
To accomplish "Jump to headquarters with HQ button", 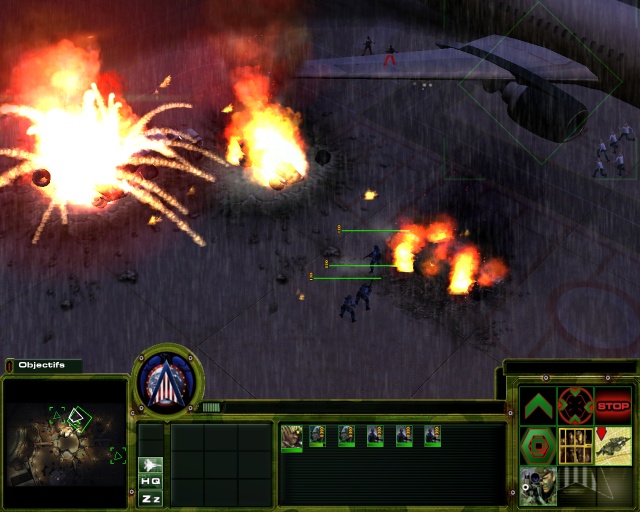I will click(x=151, y=481).
